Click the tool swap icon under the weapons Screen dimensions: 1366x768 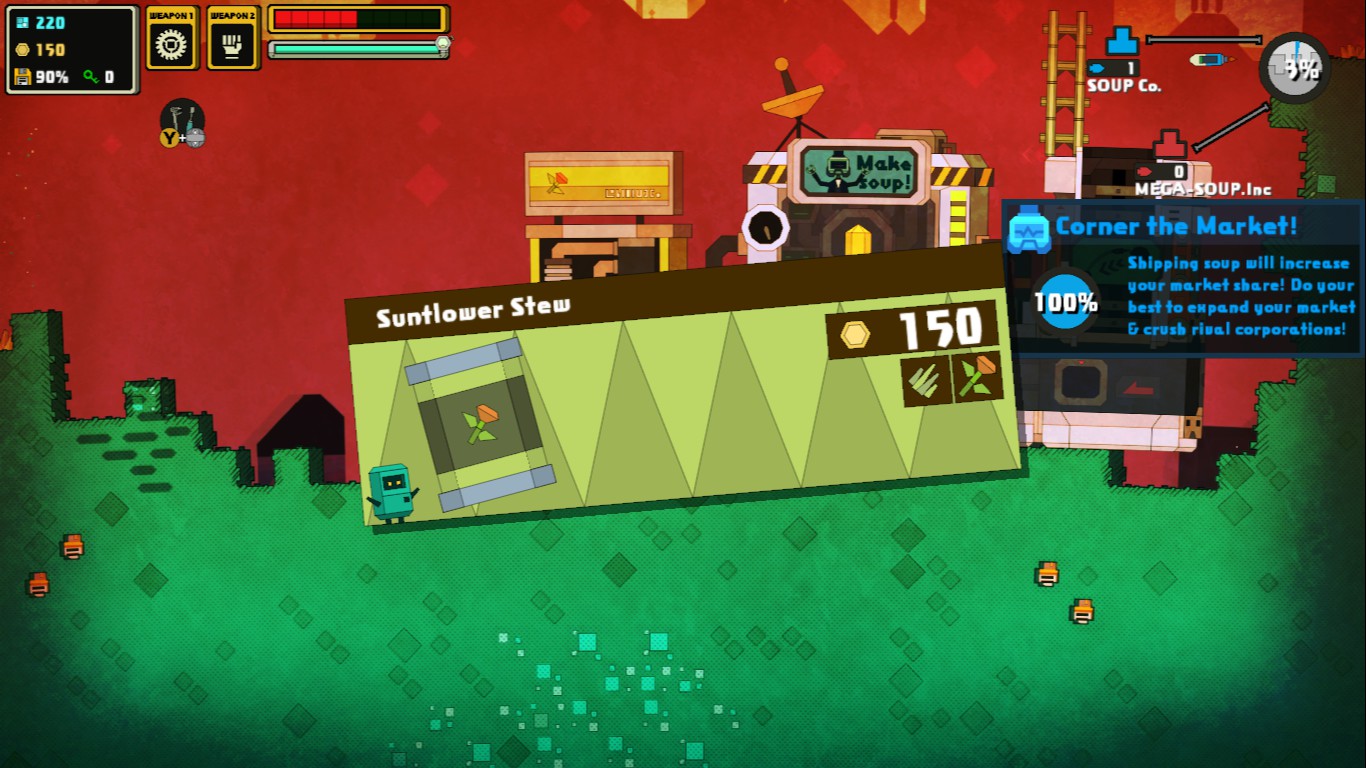click(x=182, y=124)
